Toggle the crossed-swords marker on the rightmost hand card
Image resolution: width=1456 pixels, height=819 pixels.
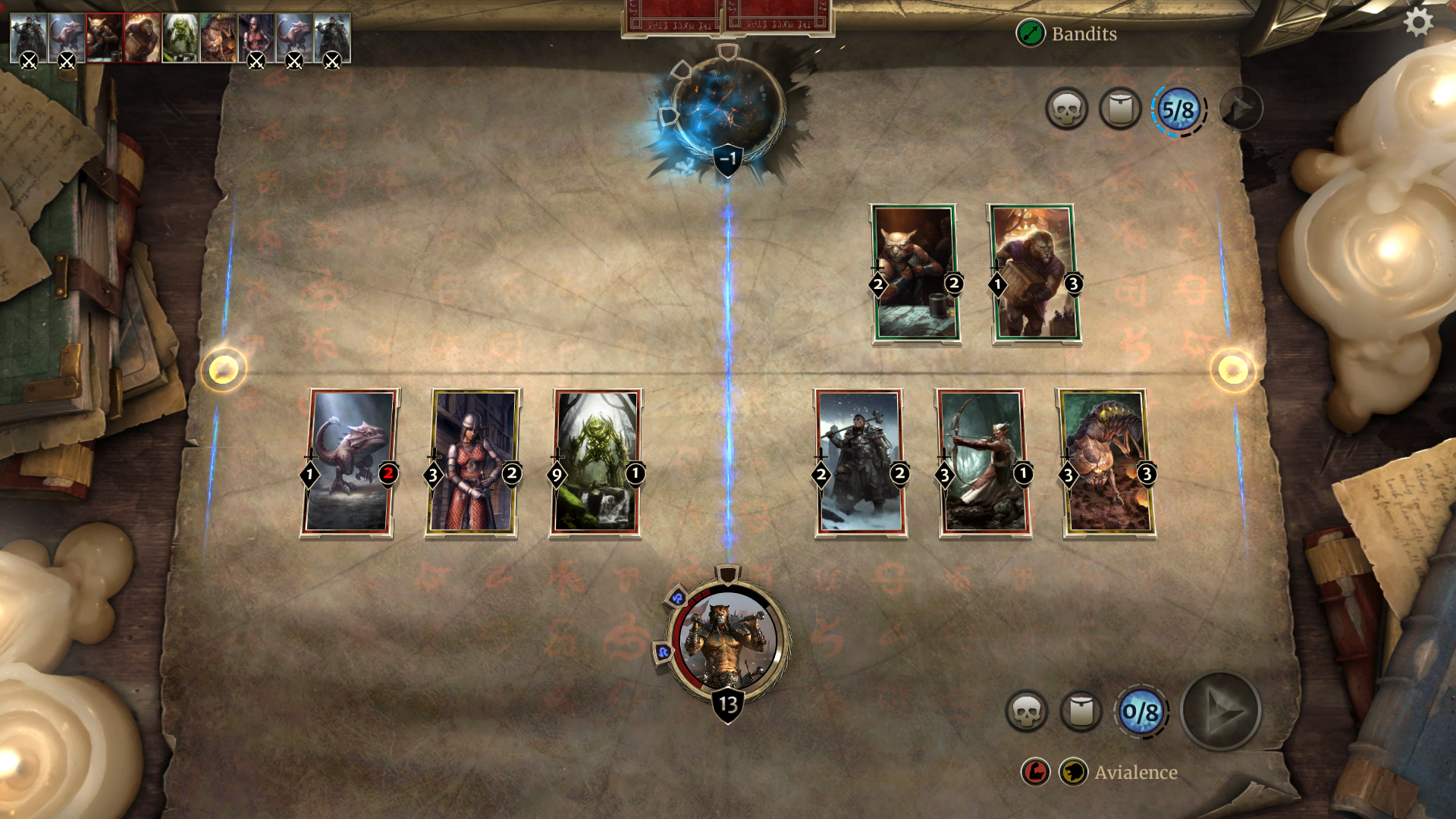click(331, 61)
